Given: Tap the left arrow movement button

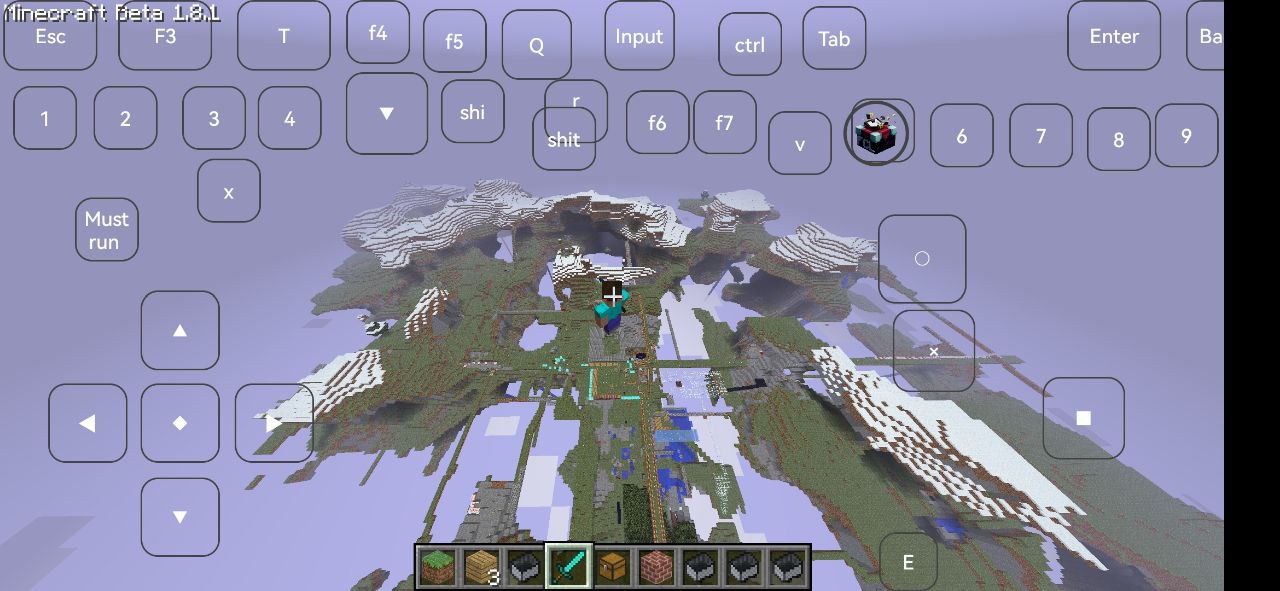Looking at the screenshot, I should [x=88, y=424].
